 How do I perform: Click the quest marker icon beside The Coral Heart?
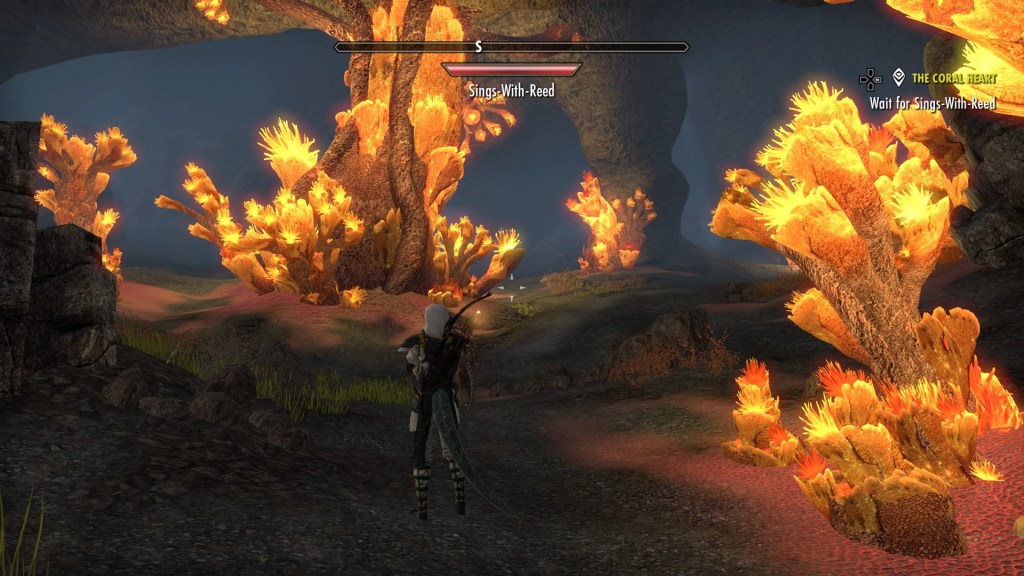click(898, 77)
